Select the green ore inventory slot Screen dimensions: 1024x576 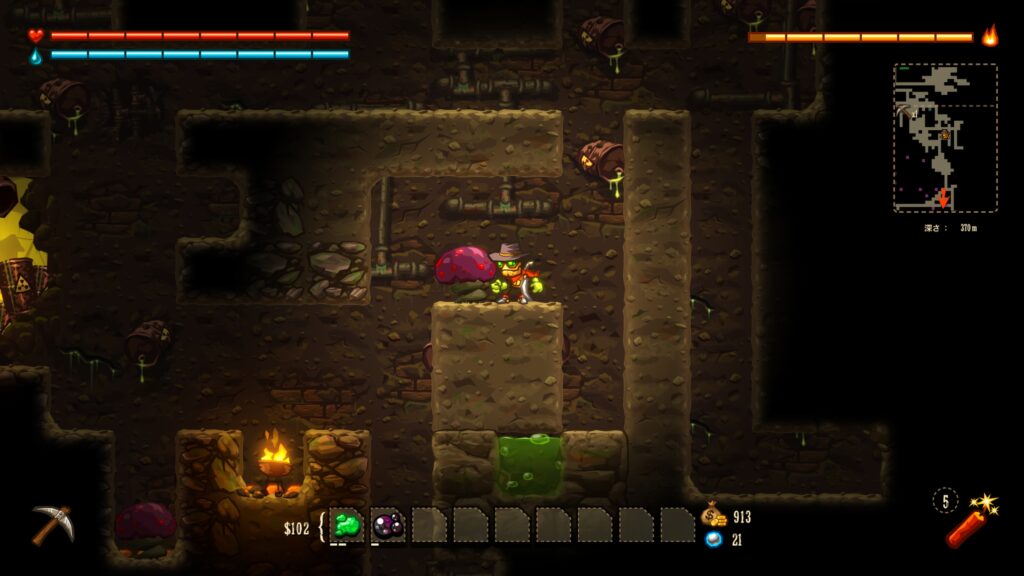pos(348,525)
